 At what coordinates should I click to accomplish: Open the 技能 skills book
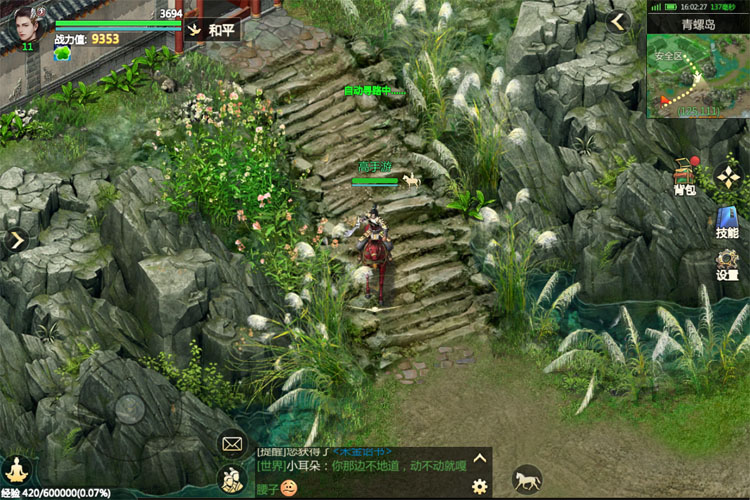click(727, 223)
